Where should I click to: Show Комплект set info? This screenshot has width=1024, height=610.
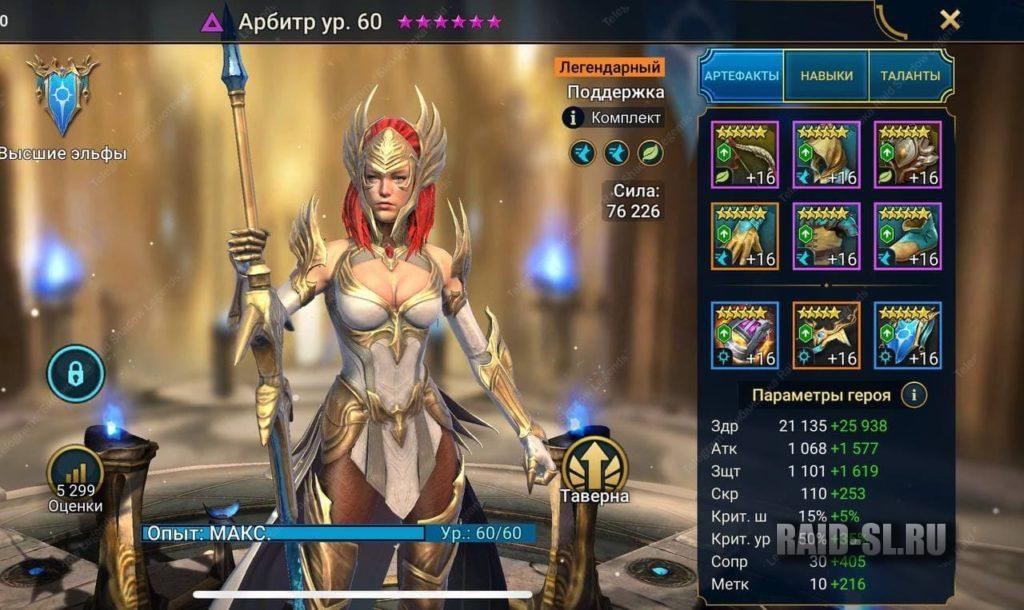click(612, 118)
